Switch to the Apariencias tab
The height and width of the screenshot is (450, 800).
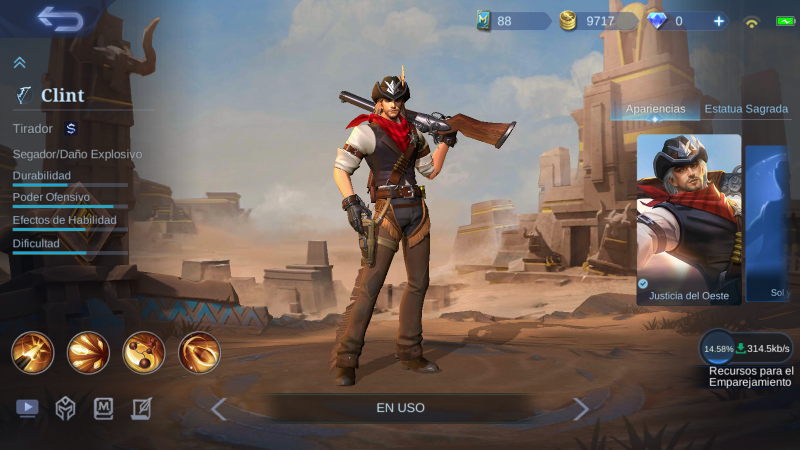655,109
